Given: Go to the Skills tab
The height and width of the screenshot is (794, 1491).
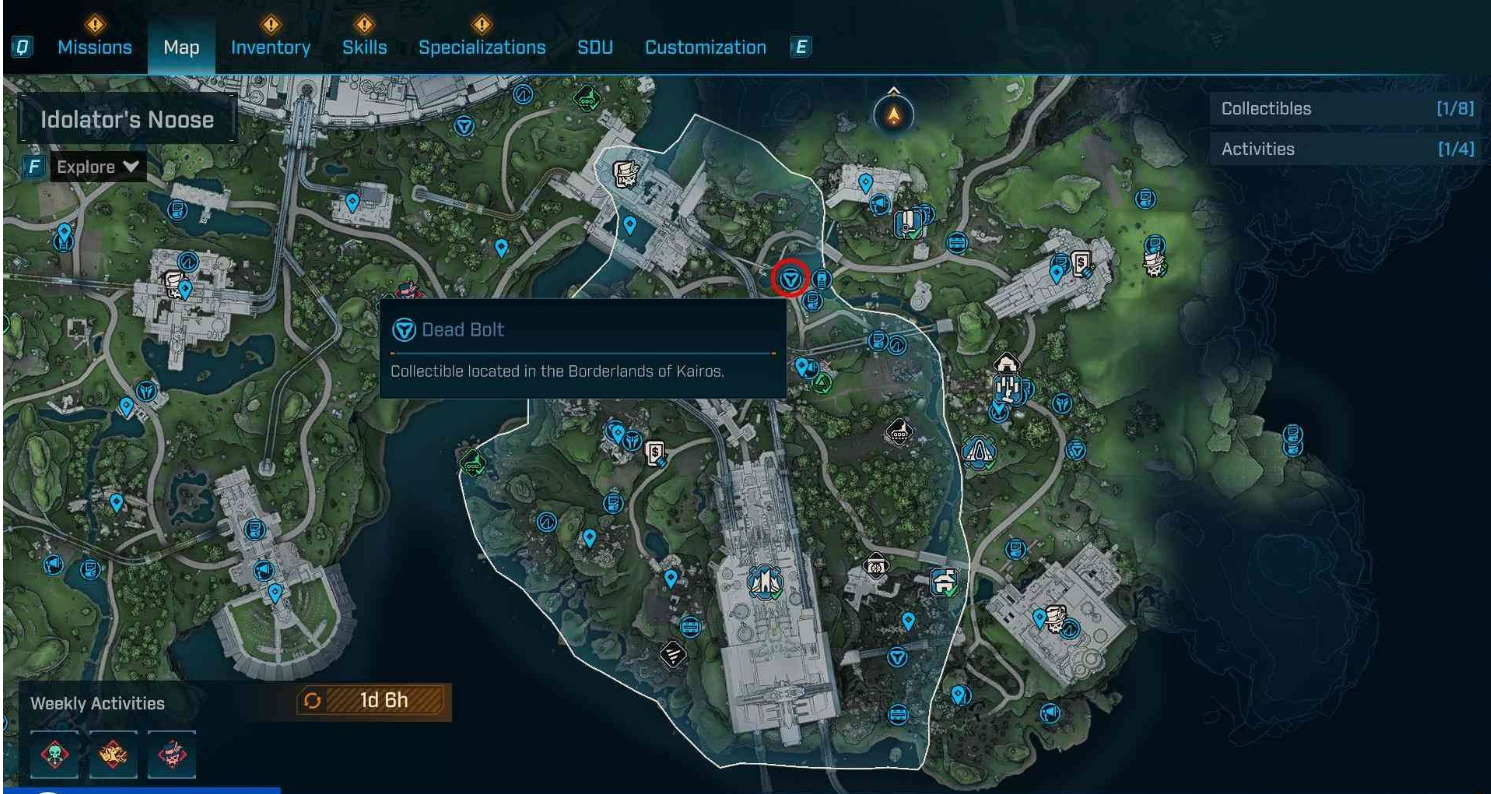Looking at the screenshot, I should pyautogui.click(x=364, y=47).
